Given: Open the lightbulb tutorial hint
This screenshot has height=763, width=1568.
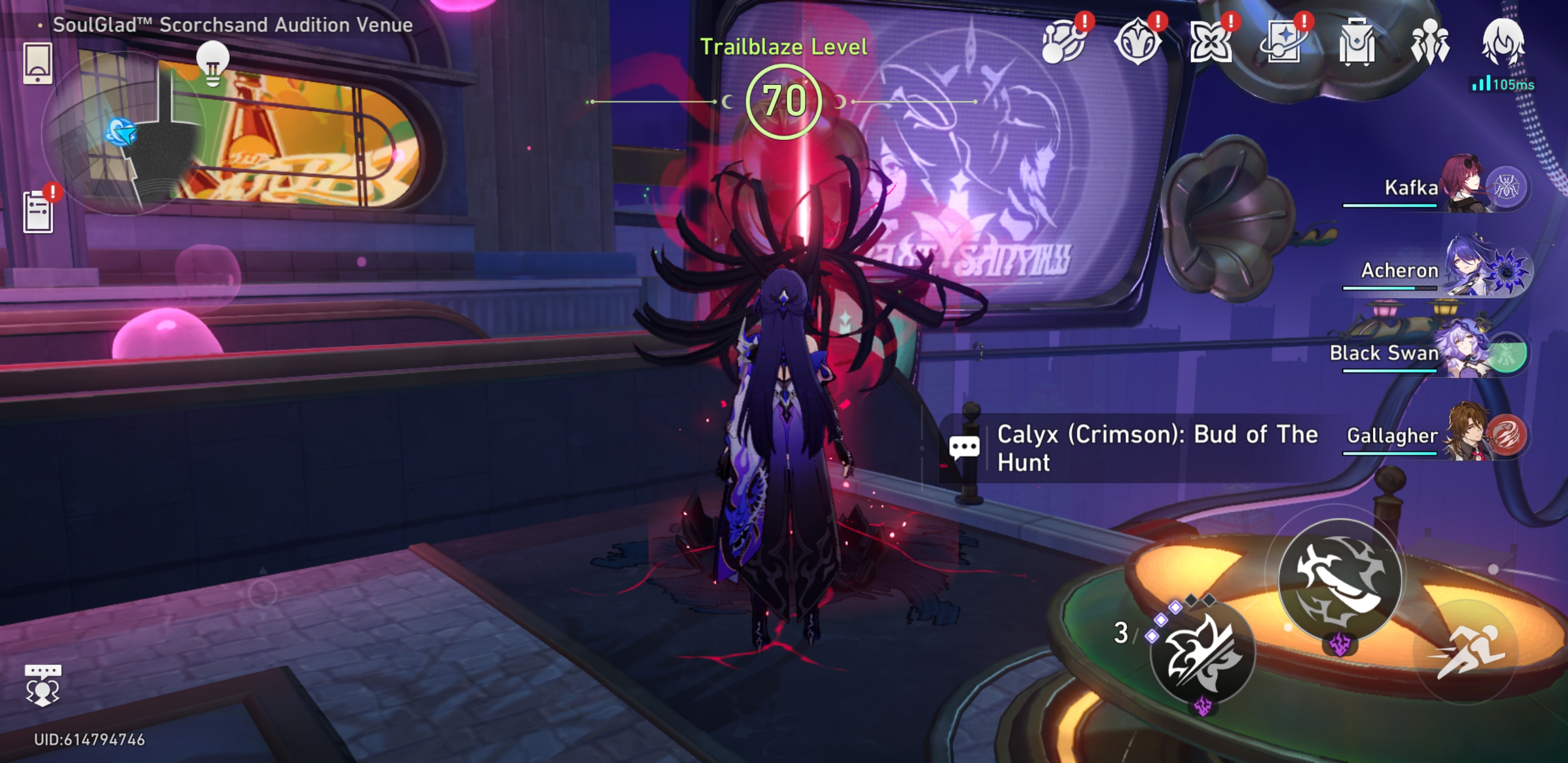Looking at the screenshot, I should [212, 66].
